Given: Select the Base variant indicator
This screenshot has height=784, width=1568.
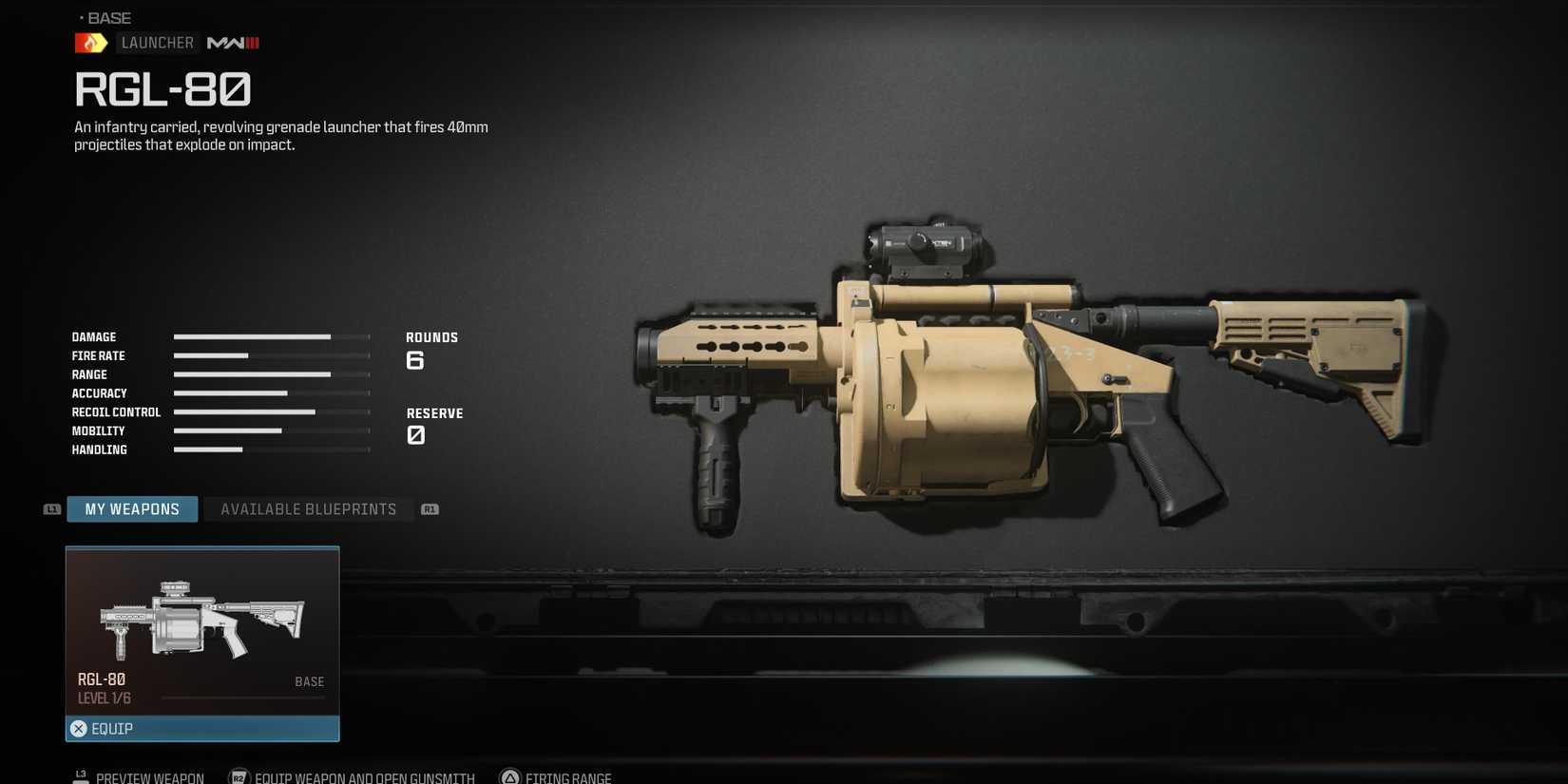Looking at the screenshot, I should (x=107, y=16).
